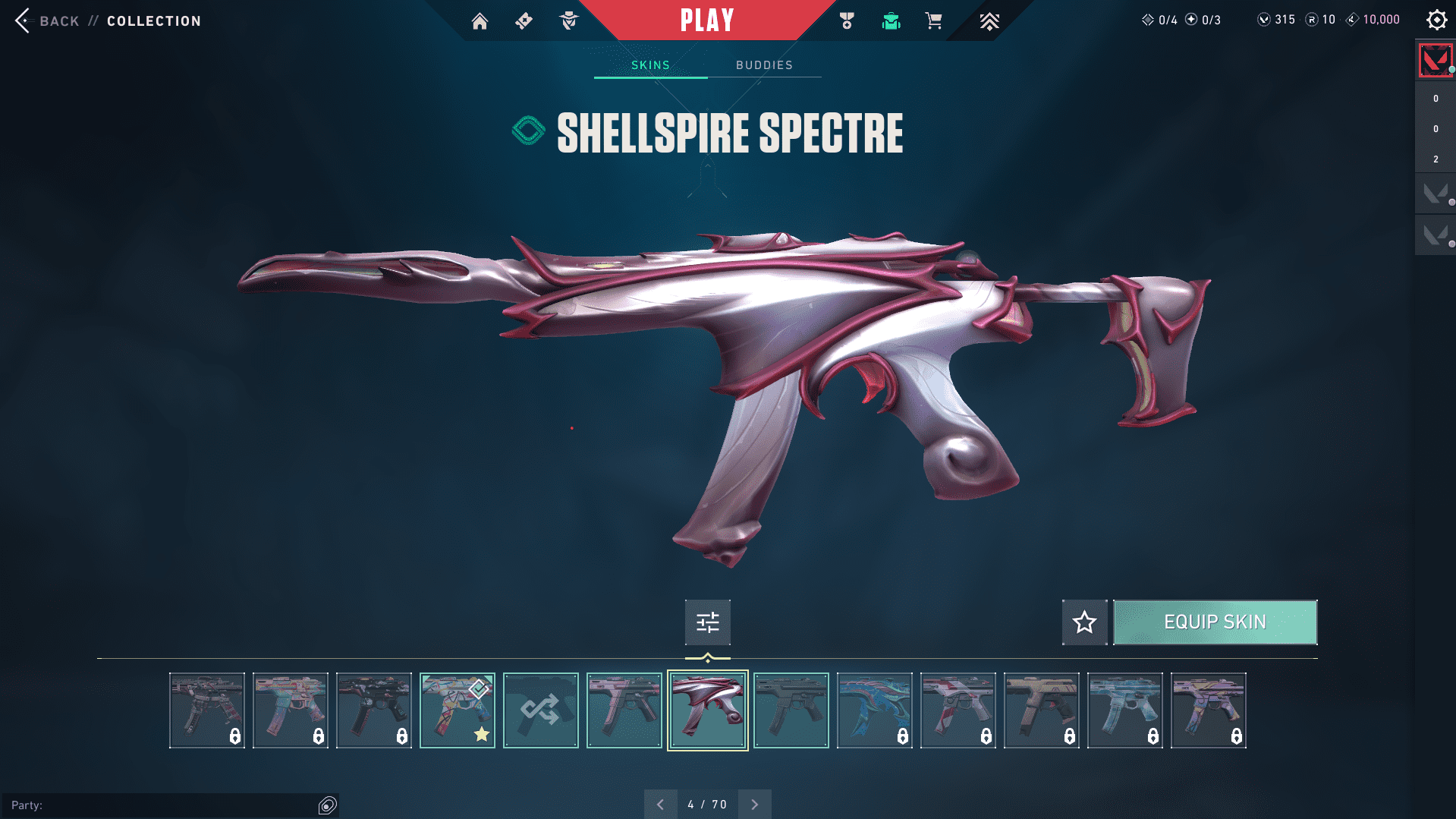Open the collection locker icon in navbar

(x=891, y=21)
